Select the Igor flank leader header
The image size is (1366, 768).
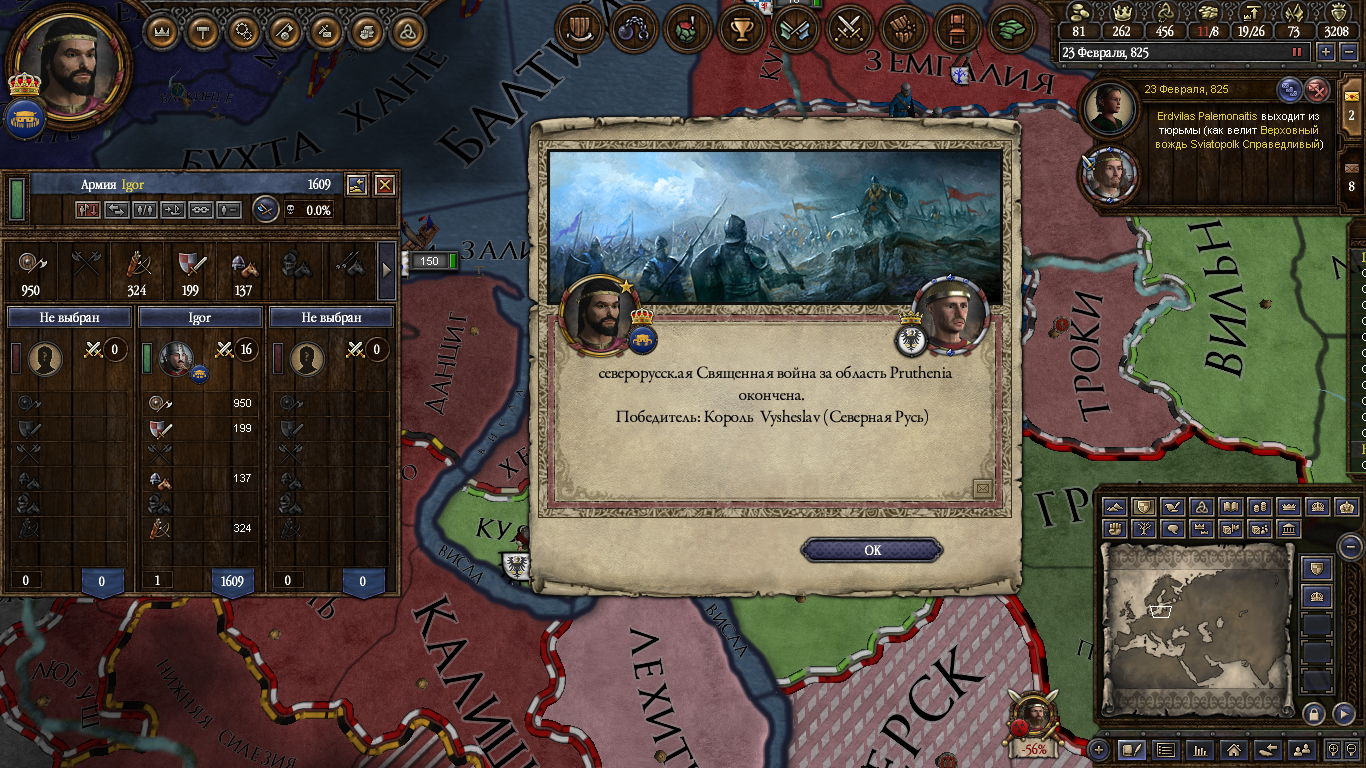click(x=200, y=317)
